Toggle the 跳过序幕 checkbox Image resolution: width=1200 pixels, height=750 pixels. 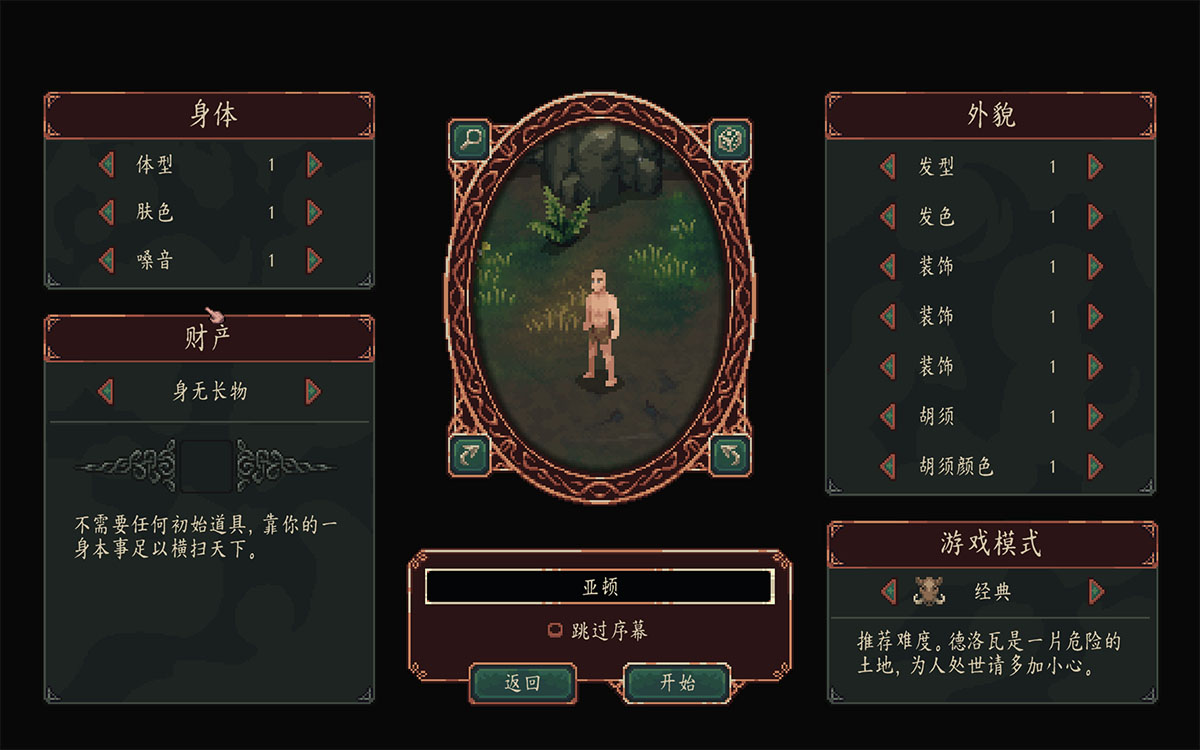(x=554, y=631)
